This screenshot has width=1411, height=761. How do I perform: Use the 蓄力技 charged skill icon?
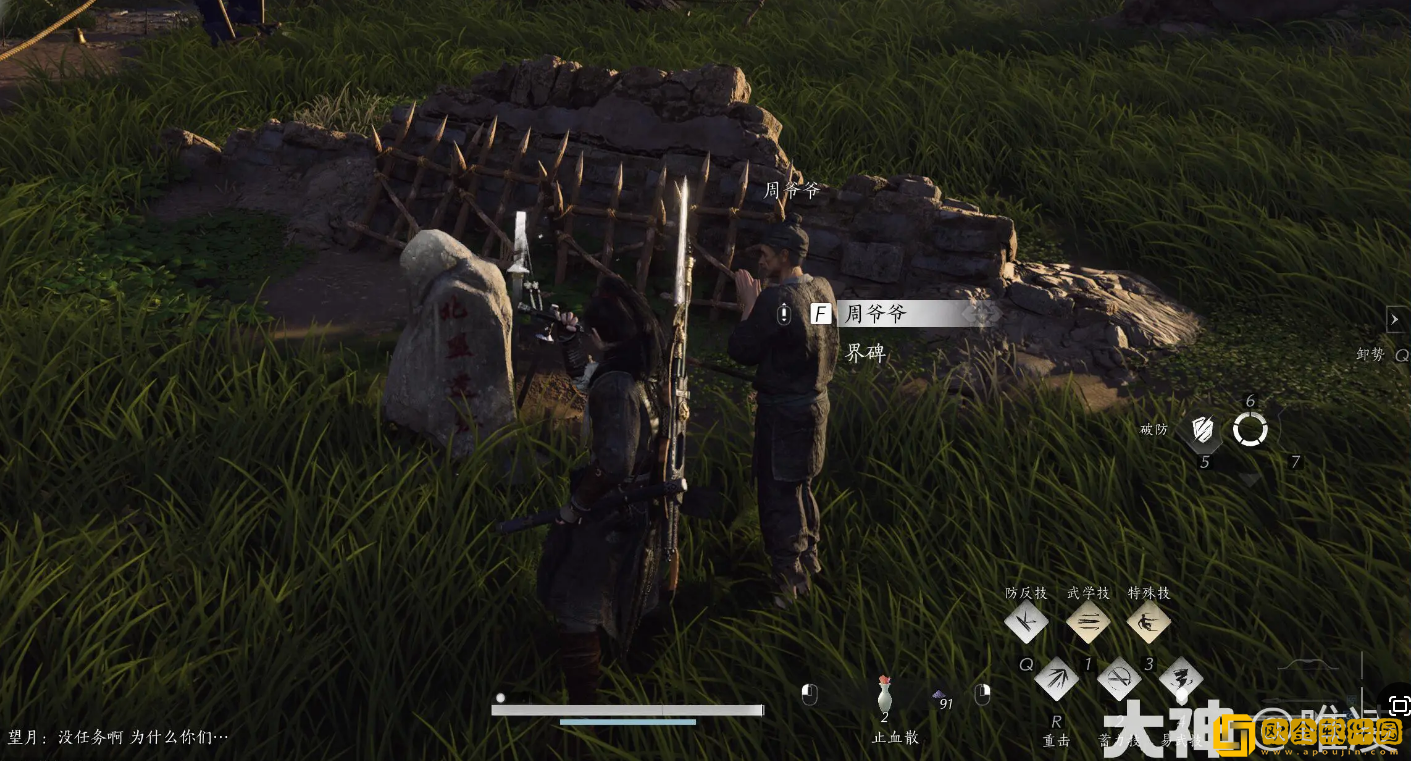[1118, 680]
